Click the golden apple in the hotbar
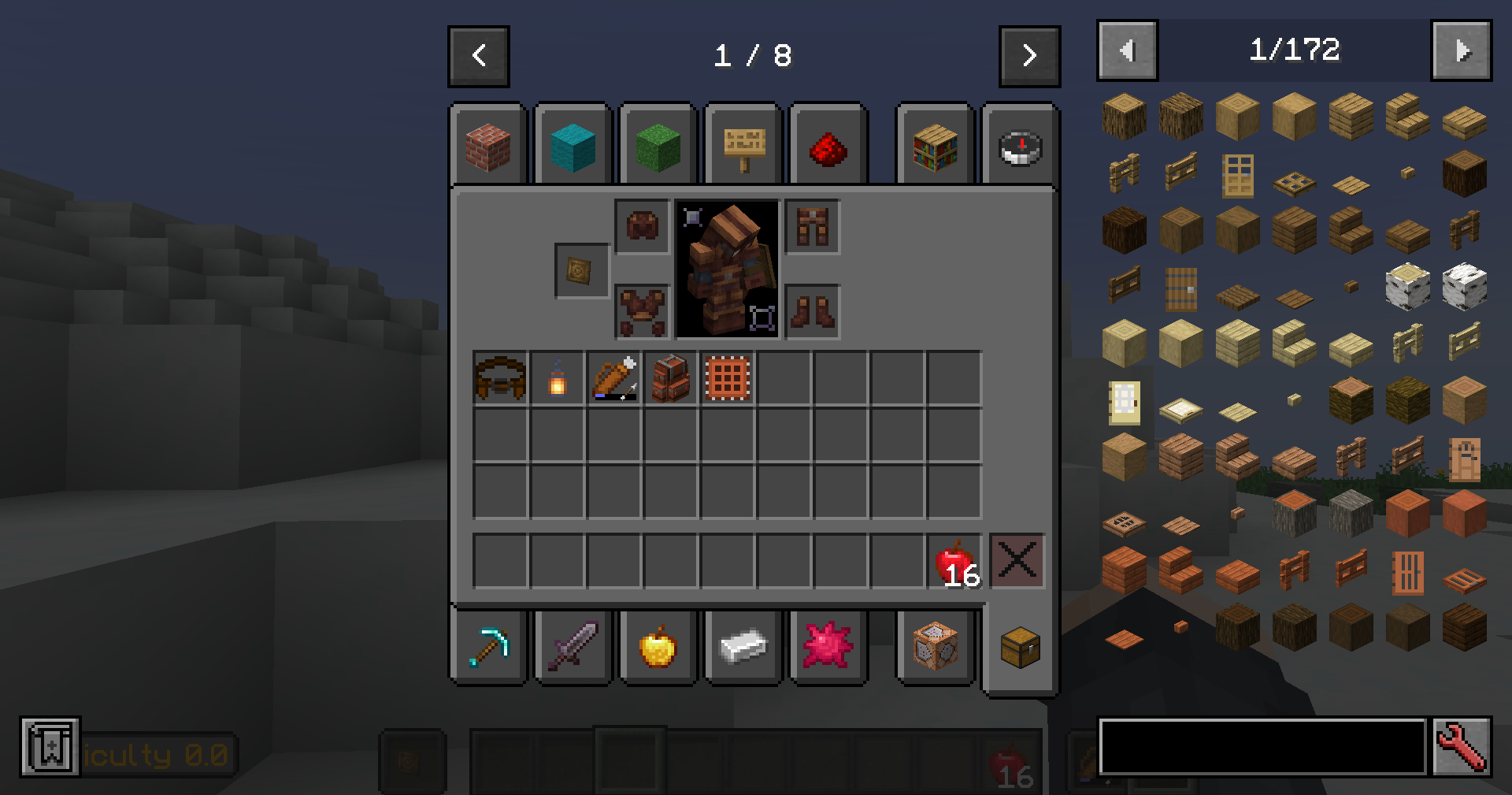The width and height of the screenshot is (1512, 795). click(659, 646)
